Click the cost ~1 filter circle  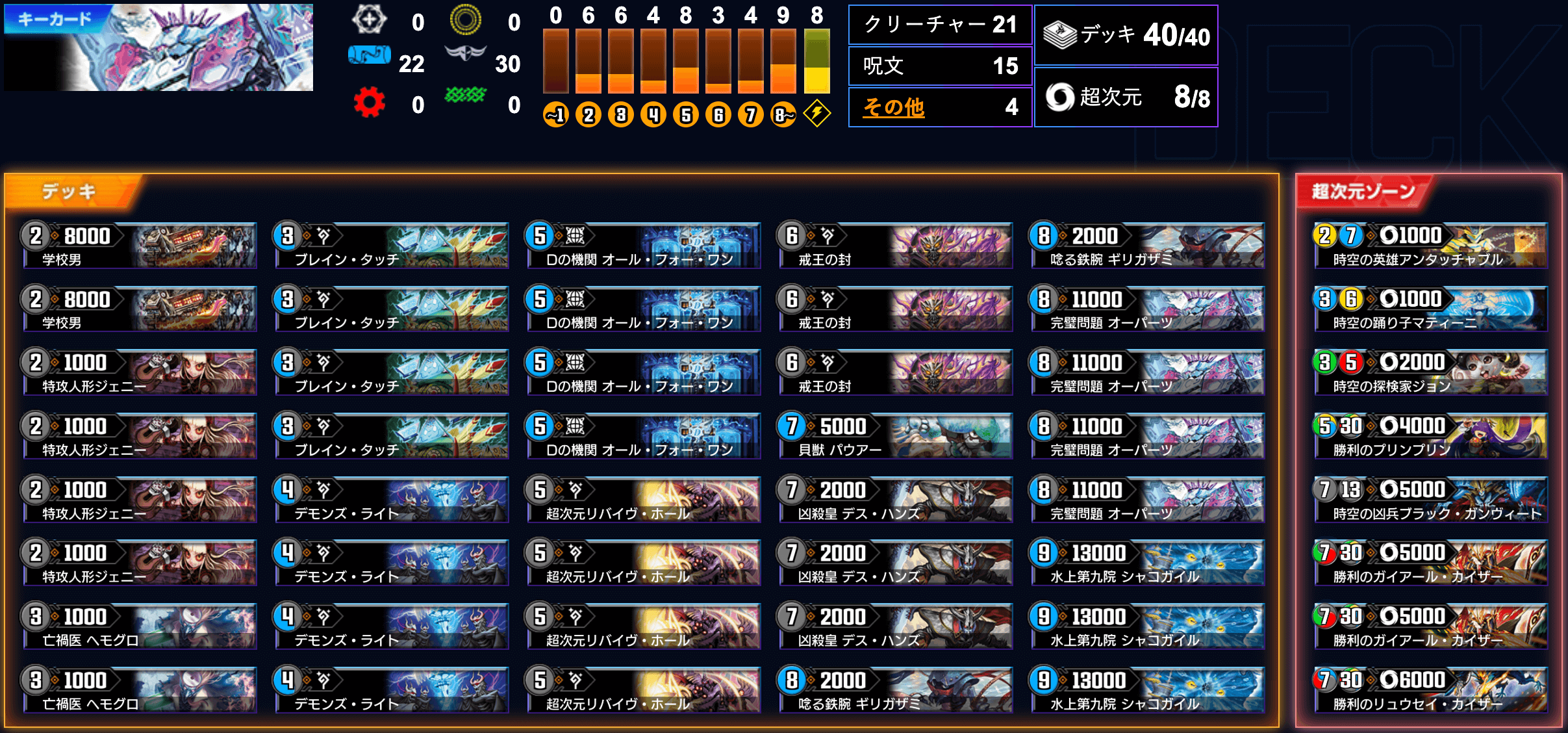[x=555, y=114]
